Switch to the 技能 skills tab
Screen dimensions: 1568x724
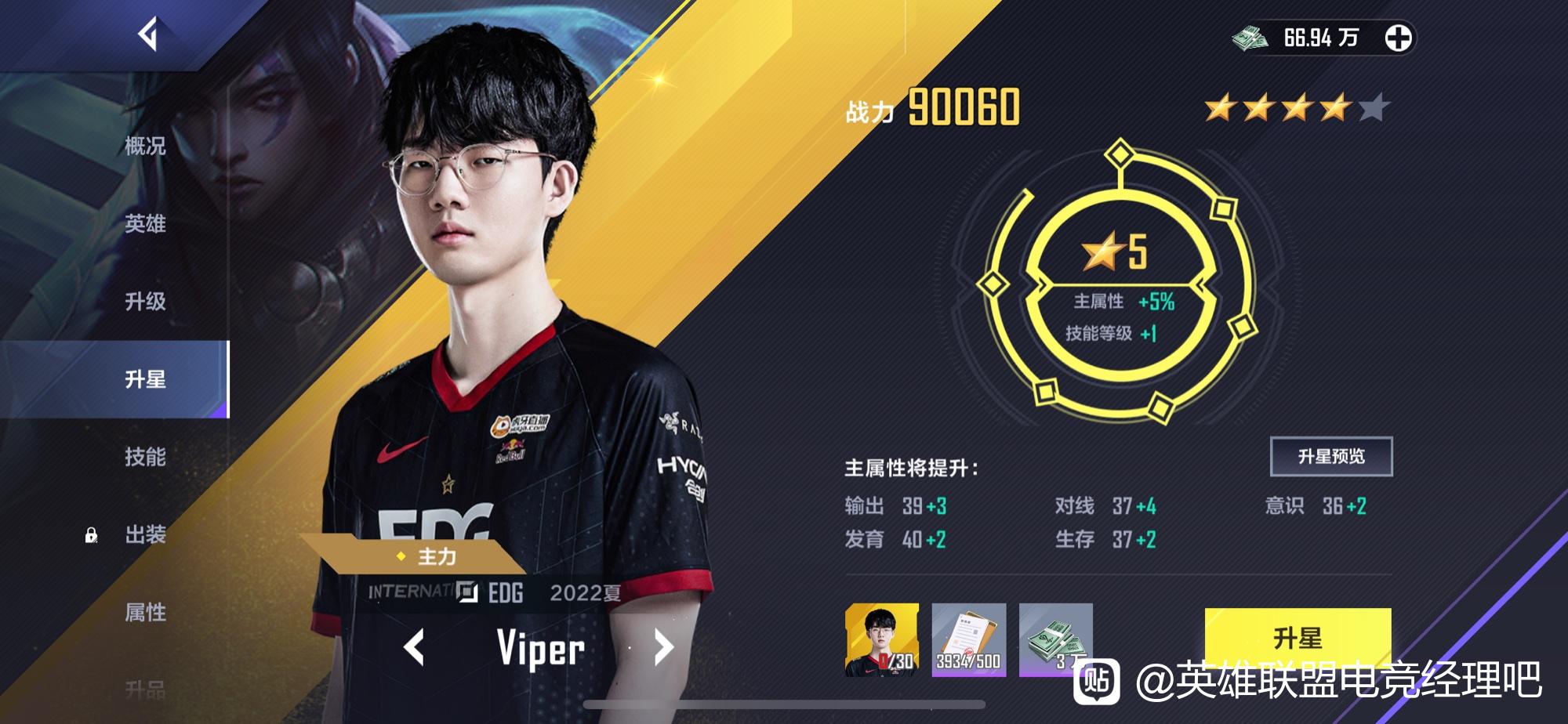(144, 454)
